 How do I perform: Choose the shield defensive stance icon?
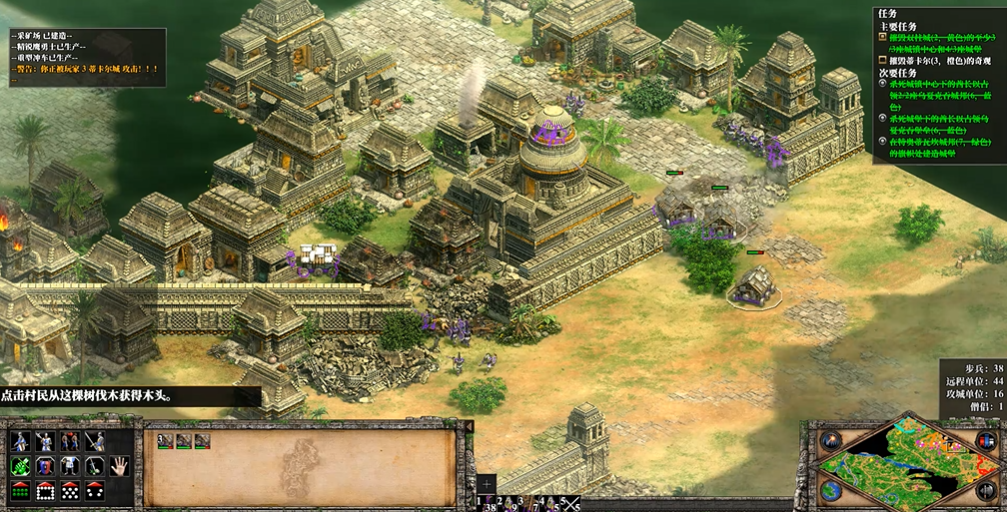(x=45, y=465)
